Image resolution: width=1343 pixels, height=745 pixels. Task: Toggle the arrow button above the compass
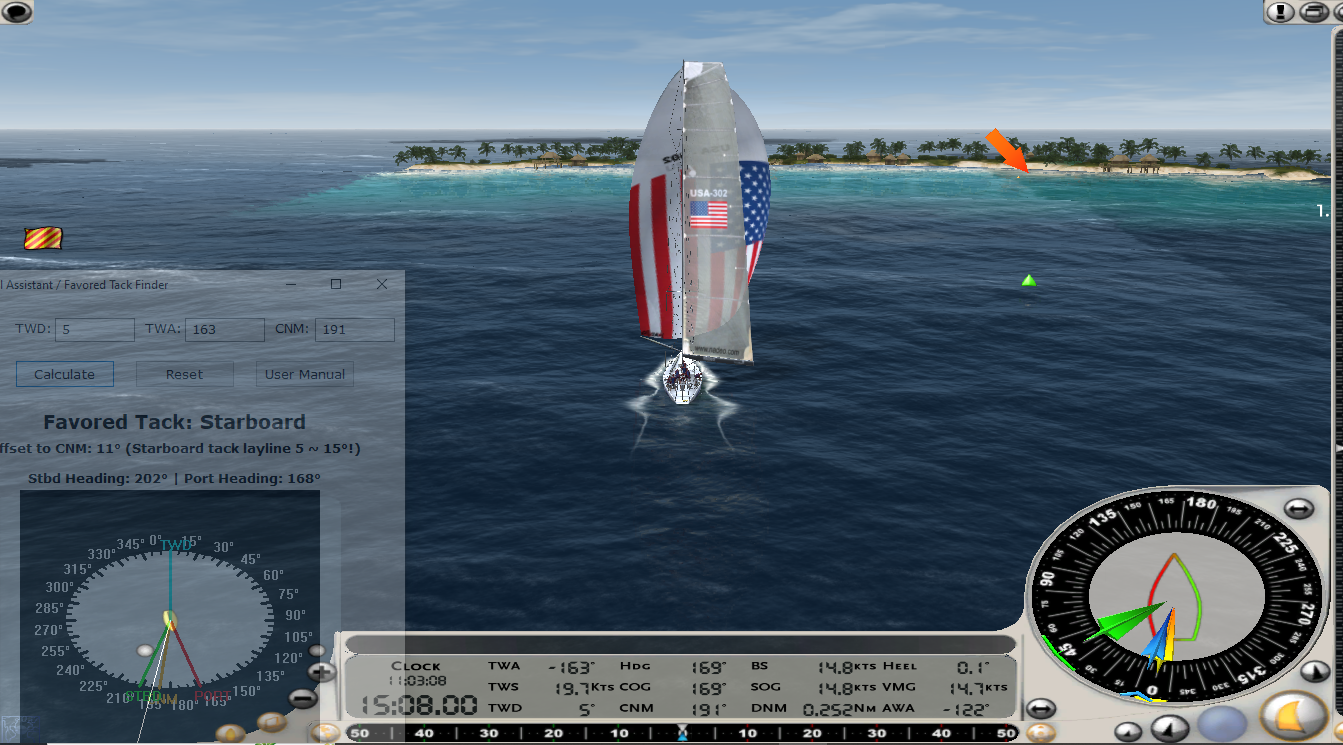coord(1298,509)
